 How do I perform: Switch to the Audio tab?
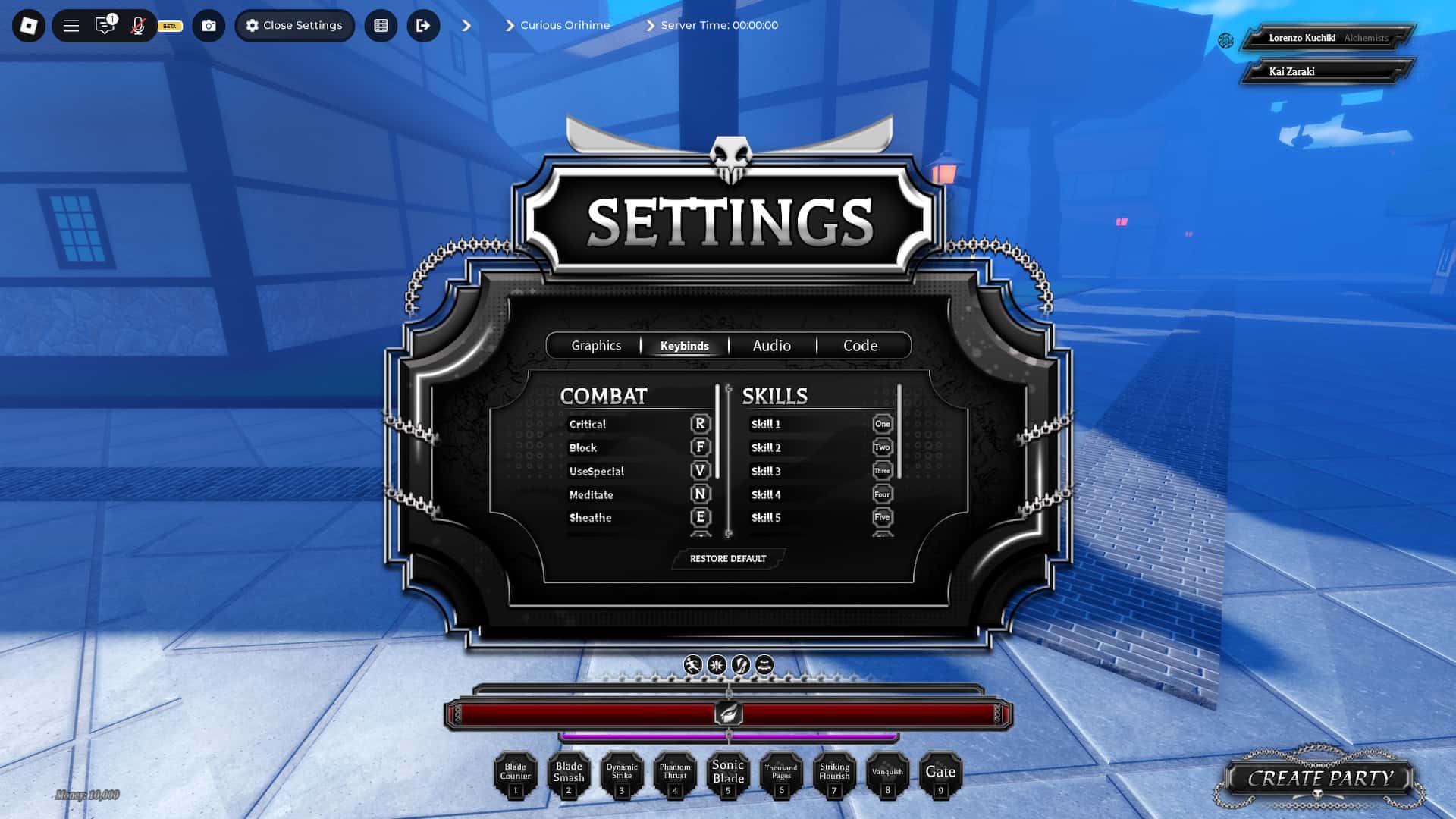pyautogui.click(x=771, y=345)
